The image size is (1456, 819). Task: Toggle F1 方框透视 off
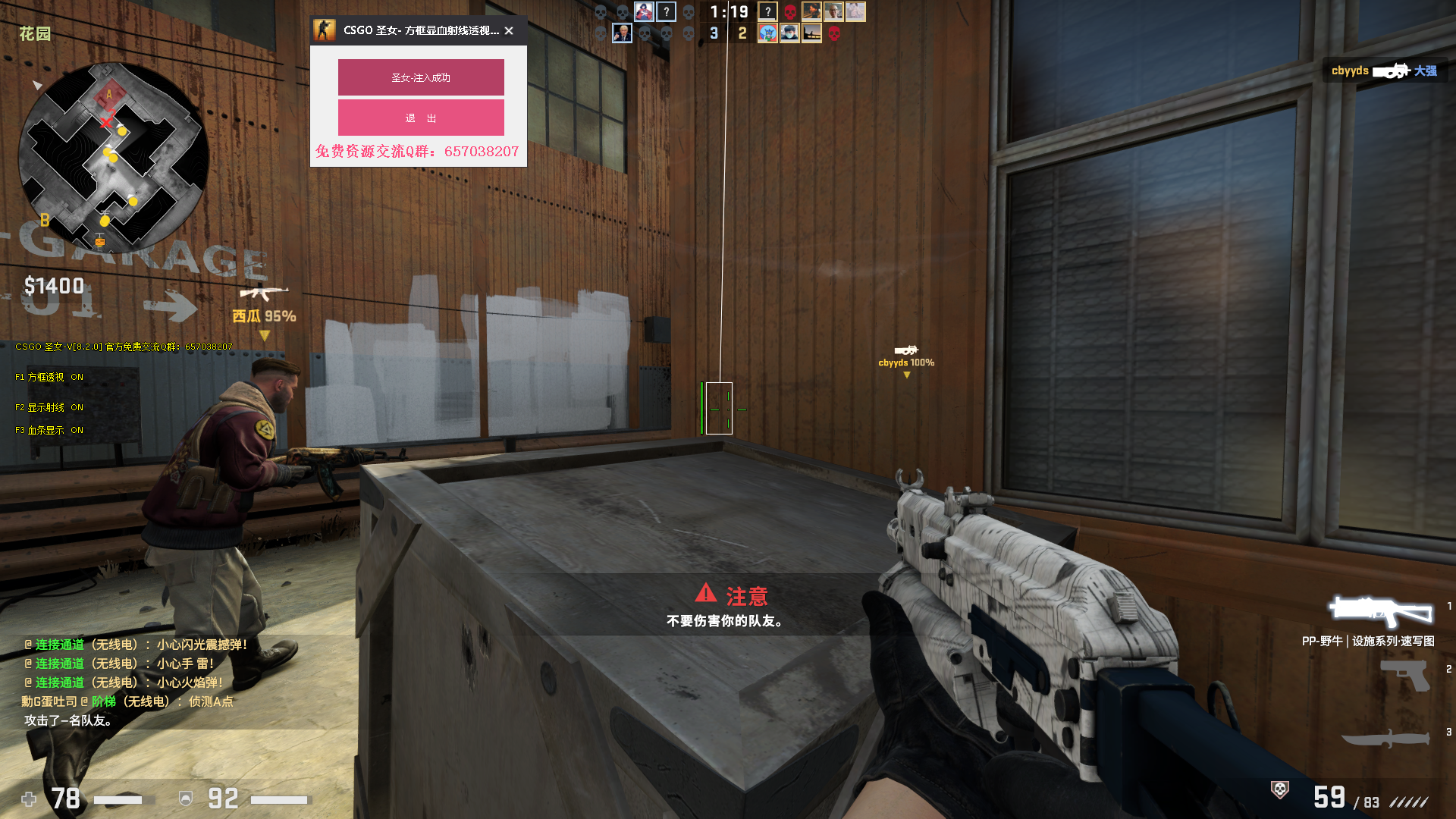[49, 377]
